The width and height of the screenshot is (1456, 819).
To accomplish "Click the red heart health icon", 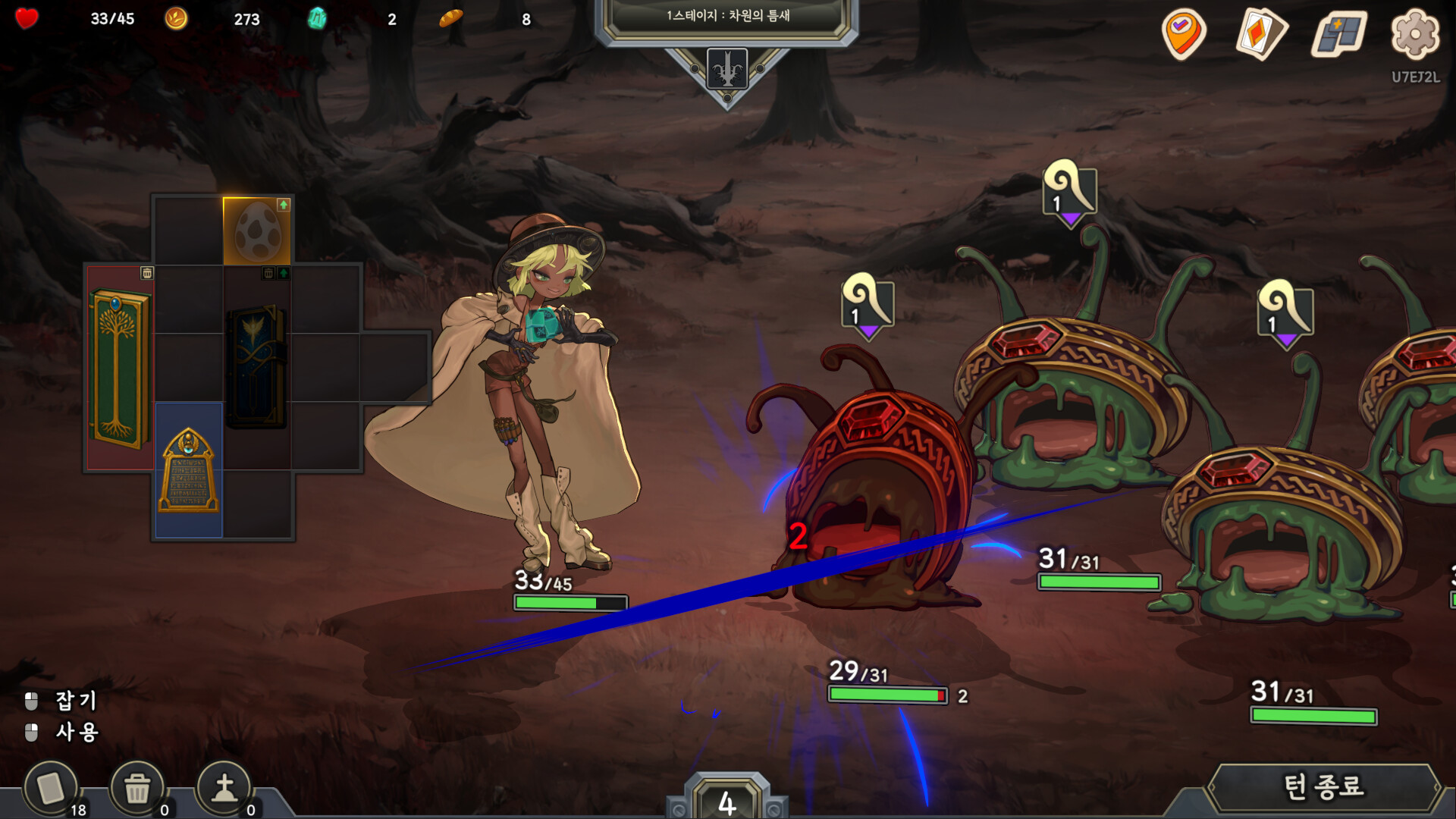I will tap(26, 20).
